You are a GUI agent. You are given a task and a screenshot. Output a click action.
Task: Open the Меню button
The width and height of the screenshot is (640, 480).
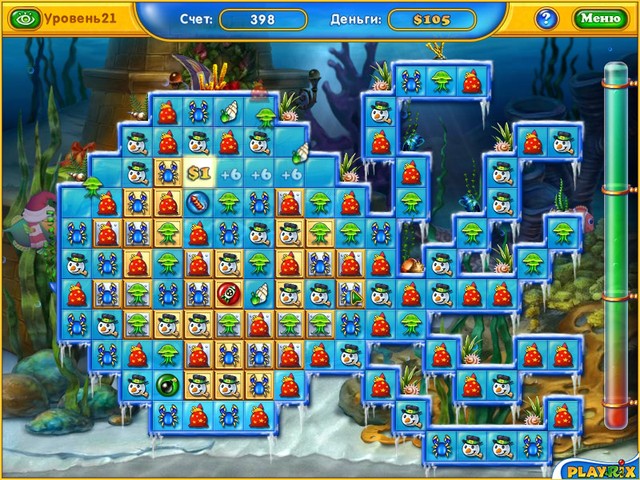point(599,18)
